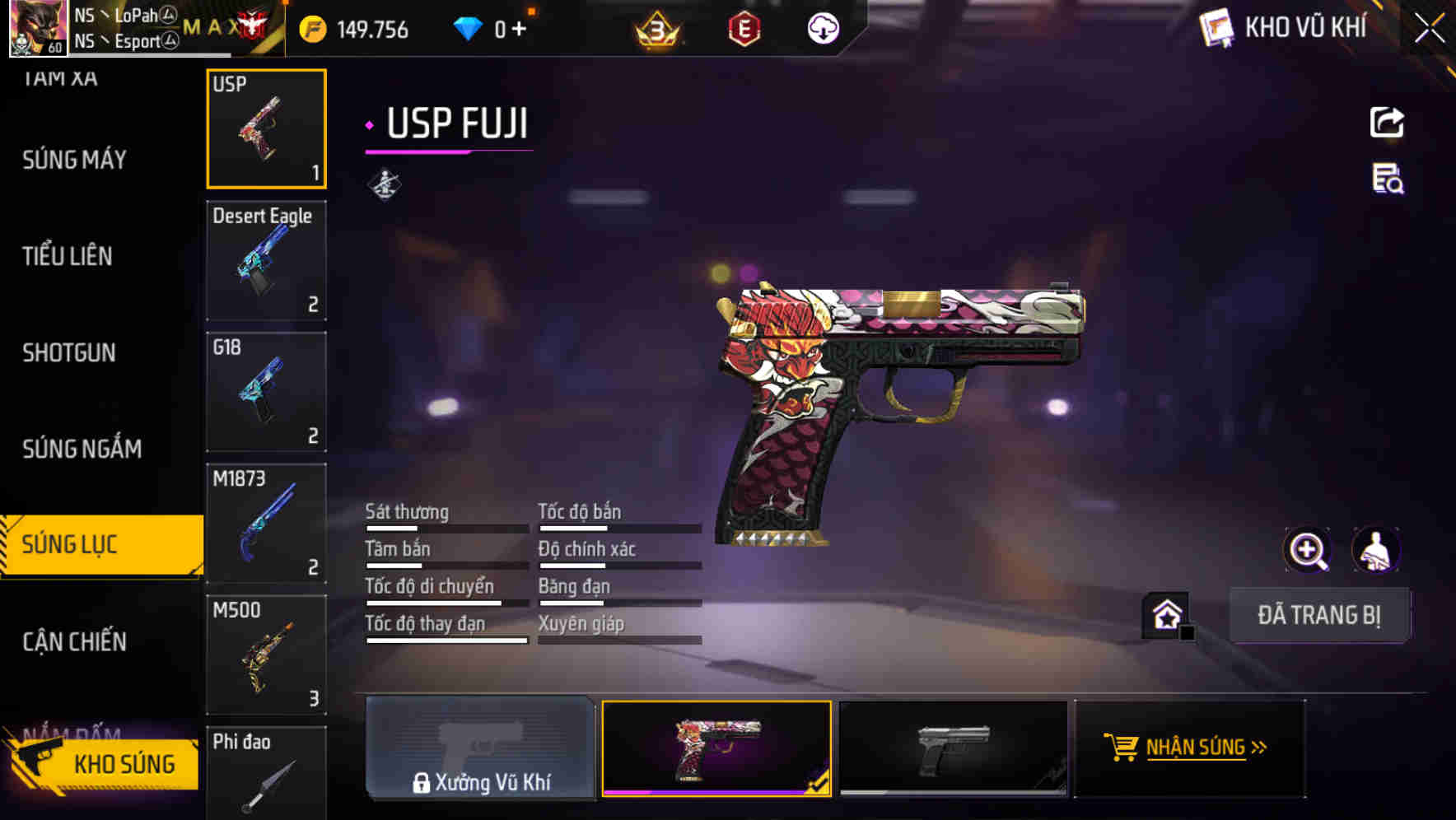Select the USP Fuji skin variant
Viewport: 1456px width, 820px height.
pos(716,748)
